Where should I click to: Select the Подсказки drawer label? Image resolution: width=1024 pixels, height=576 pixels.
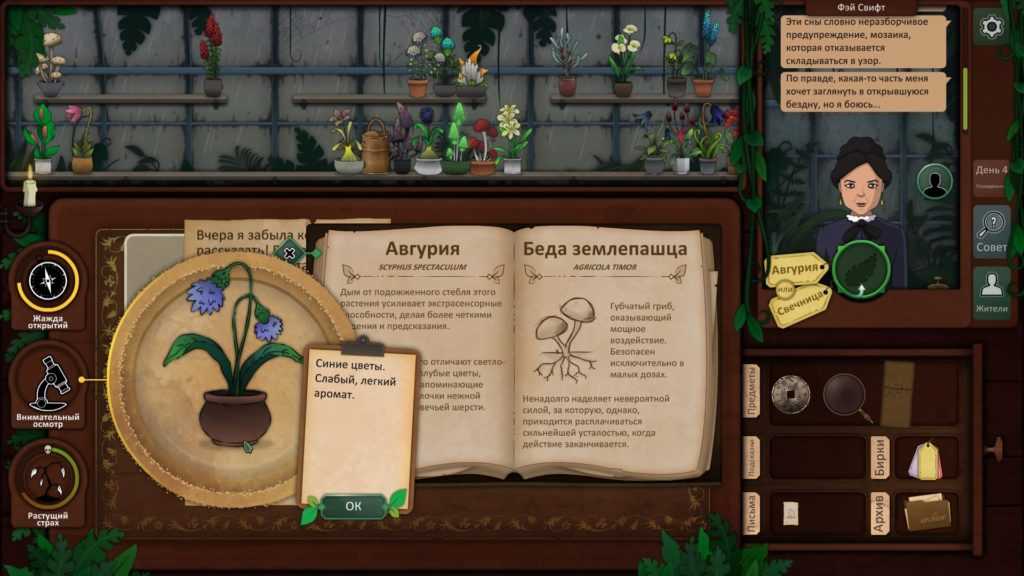(751, 456)
